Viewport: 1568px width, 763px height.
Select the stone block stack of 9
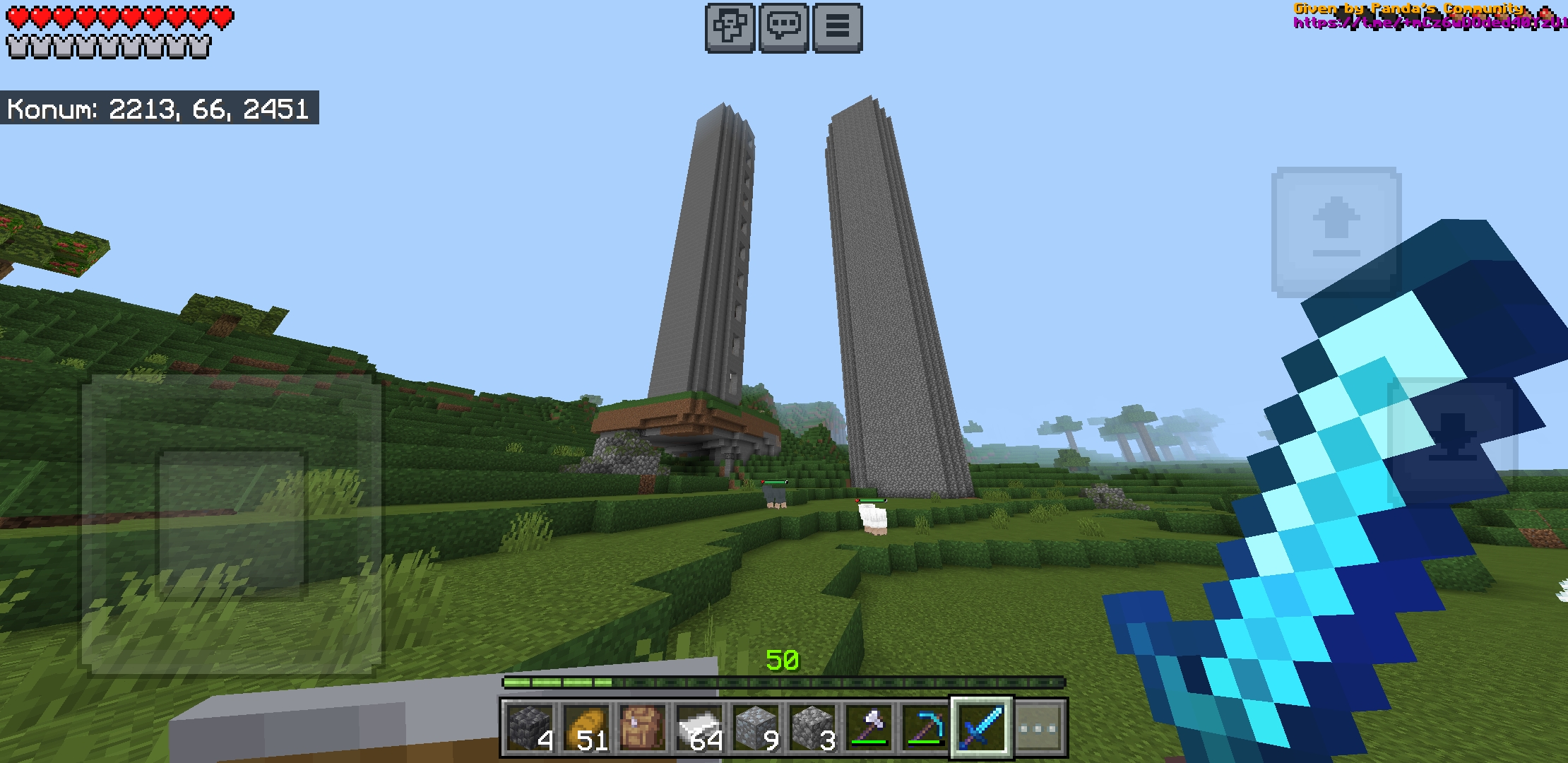click(756, 728)
